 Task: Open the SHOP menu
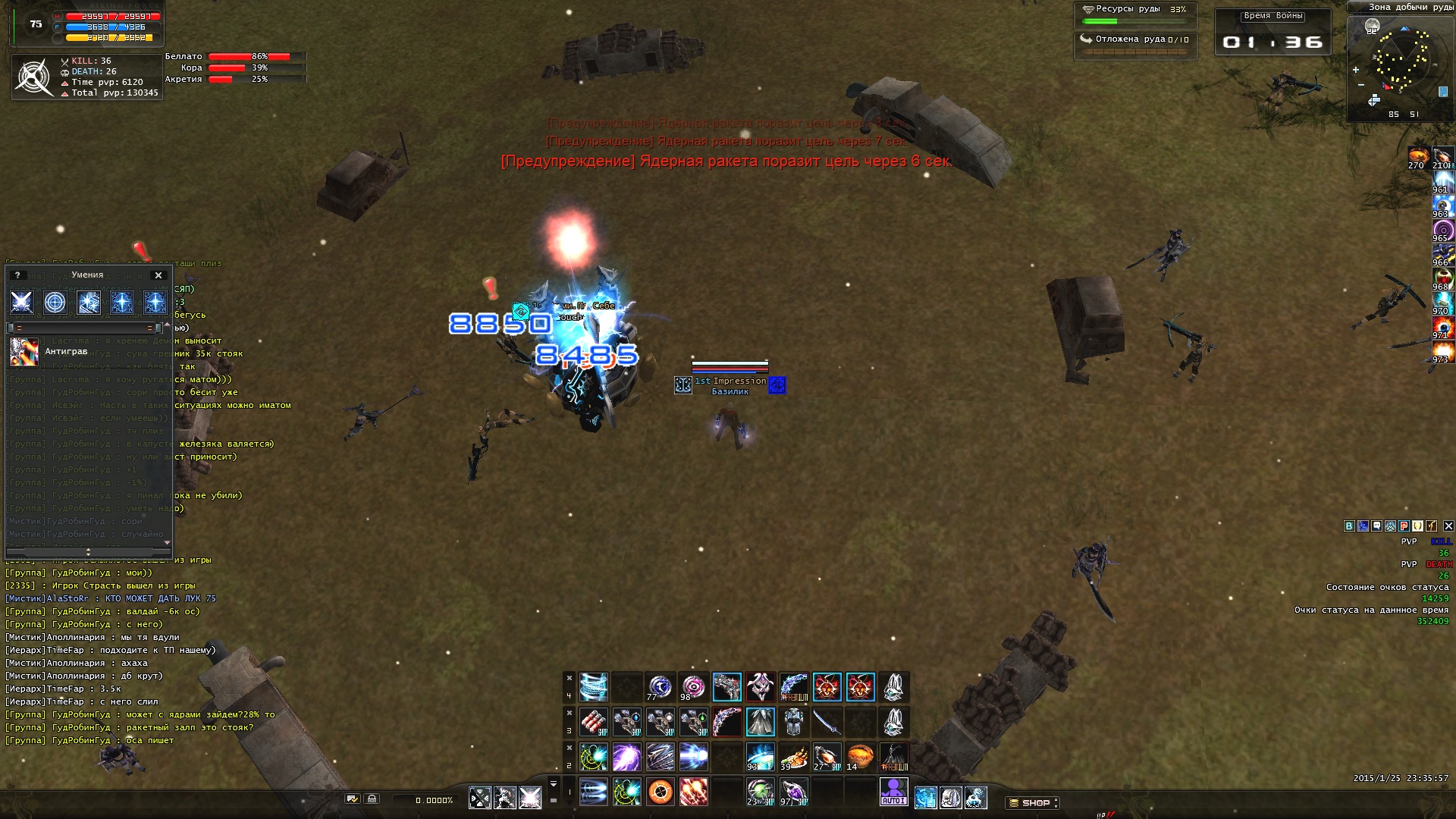tap(1034, 802)
